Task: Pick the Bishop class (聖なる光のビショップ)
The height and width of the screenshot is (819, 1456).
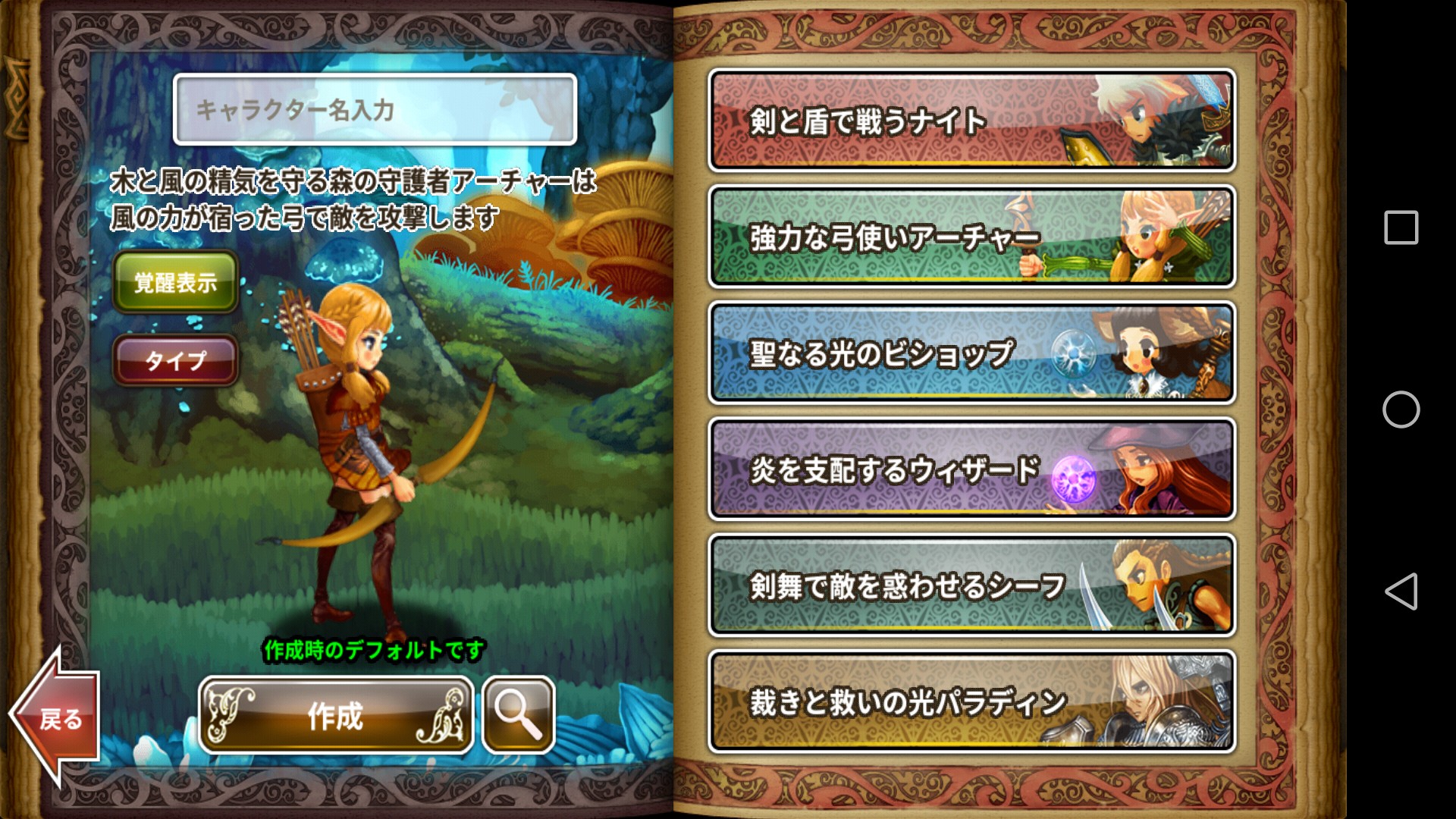Action: pyautogui.click(x=971, y=353)
